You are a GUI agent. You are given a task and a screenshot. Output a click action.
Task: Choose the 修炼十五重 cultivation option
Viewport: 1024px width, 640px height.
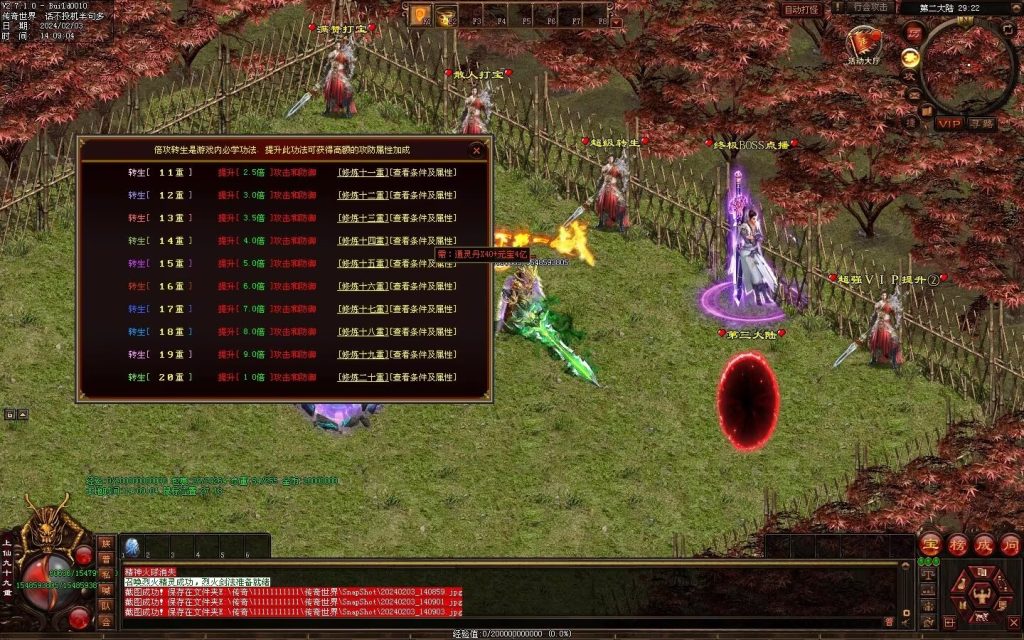click(x=362, y=263)
